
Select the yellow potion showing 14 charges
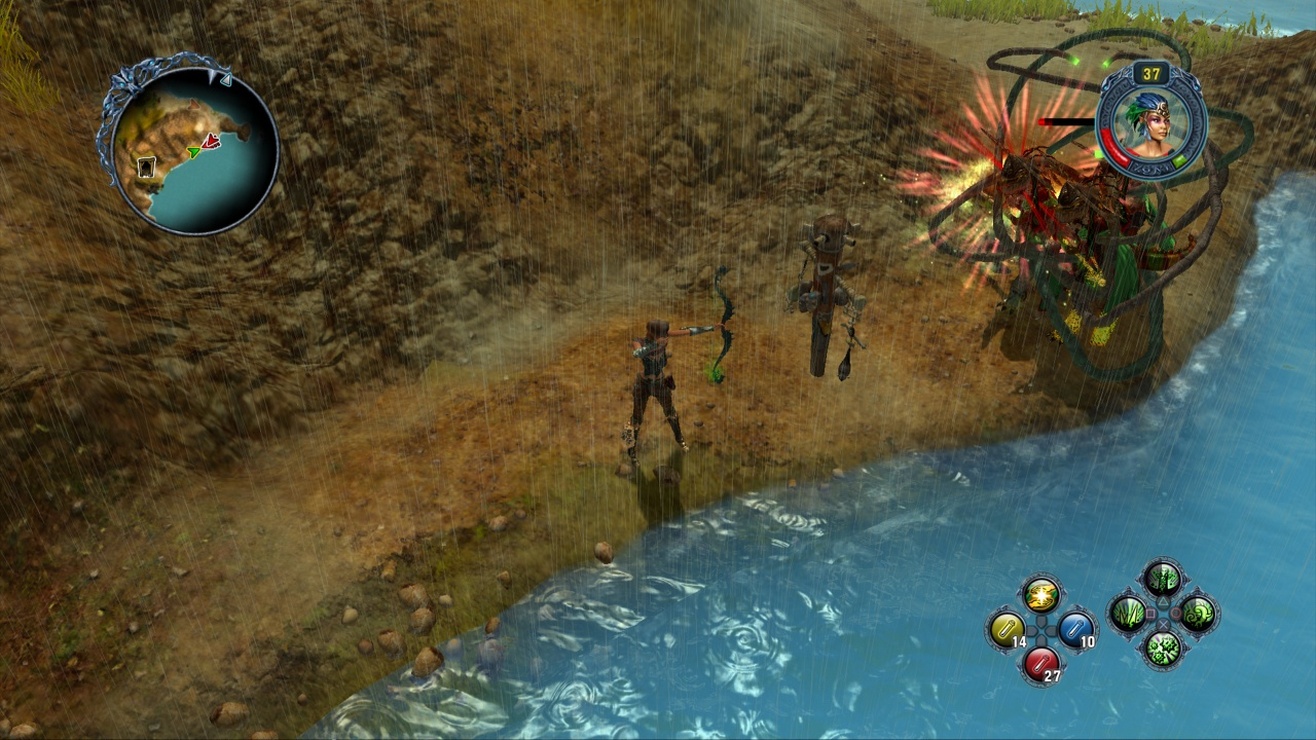[1007, 629]
